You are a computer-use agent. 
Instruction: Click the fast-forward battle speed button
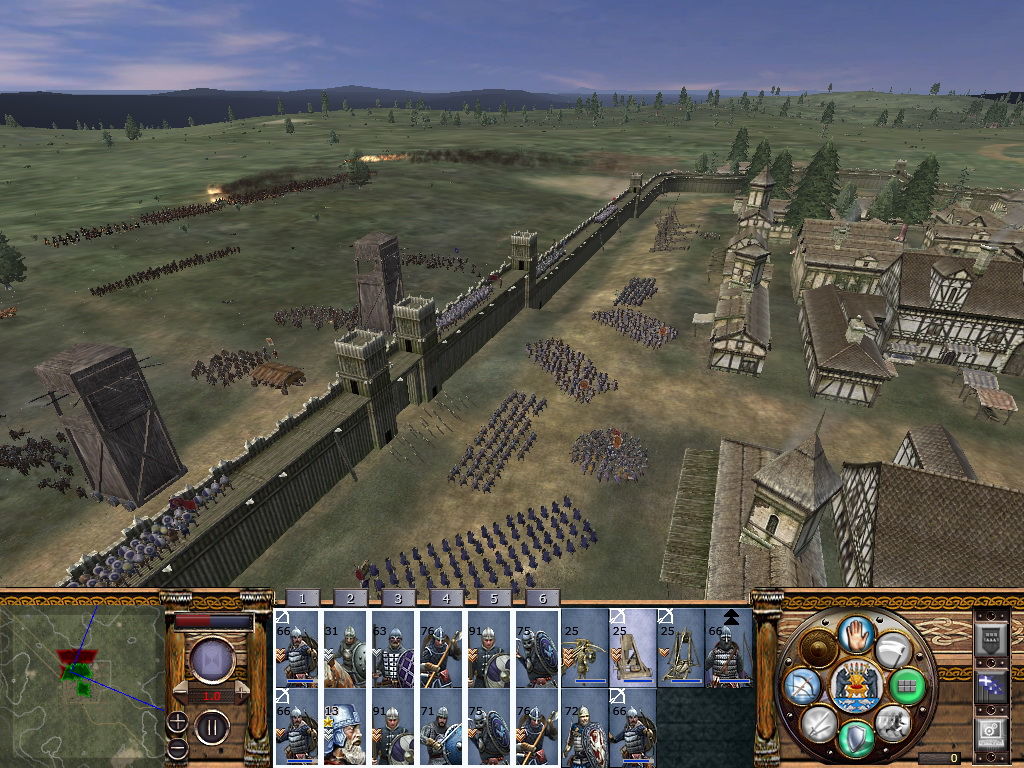pos(212,661)
